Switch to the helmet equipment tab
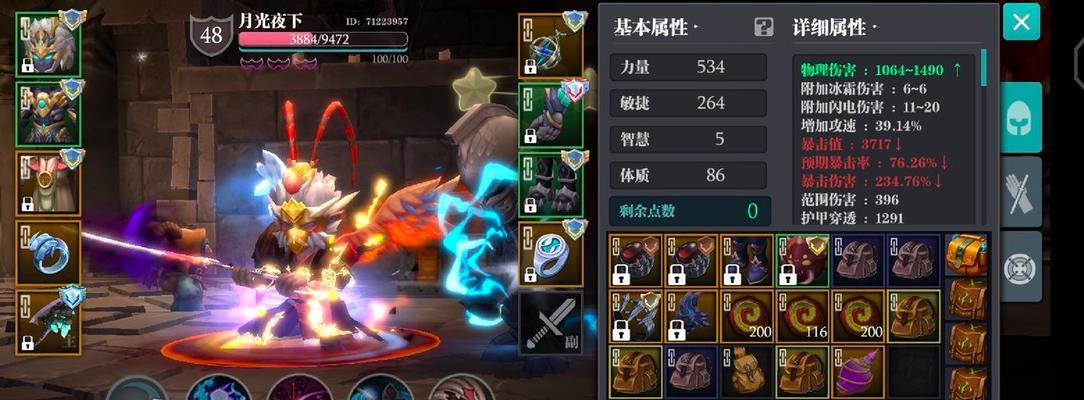The height and width of the screenshot is (400, 1084). pyautogui.click(x=1021, y=117)
